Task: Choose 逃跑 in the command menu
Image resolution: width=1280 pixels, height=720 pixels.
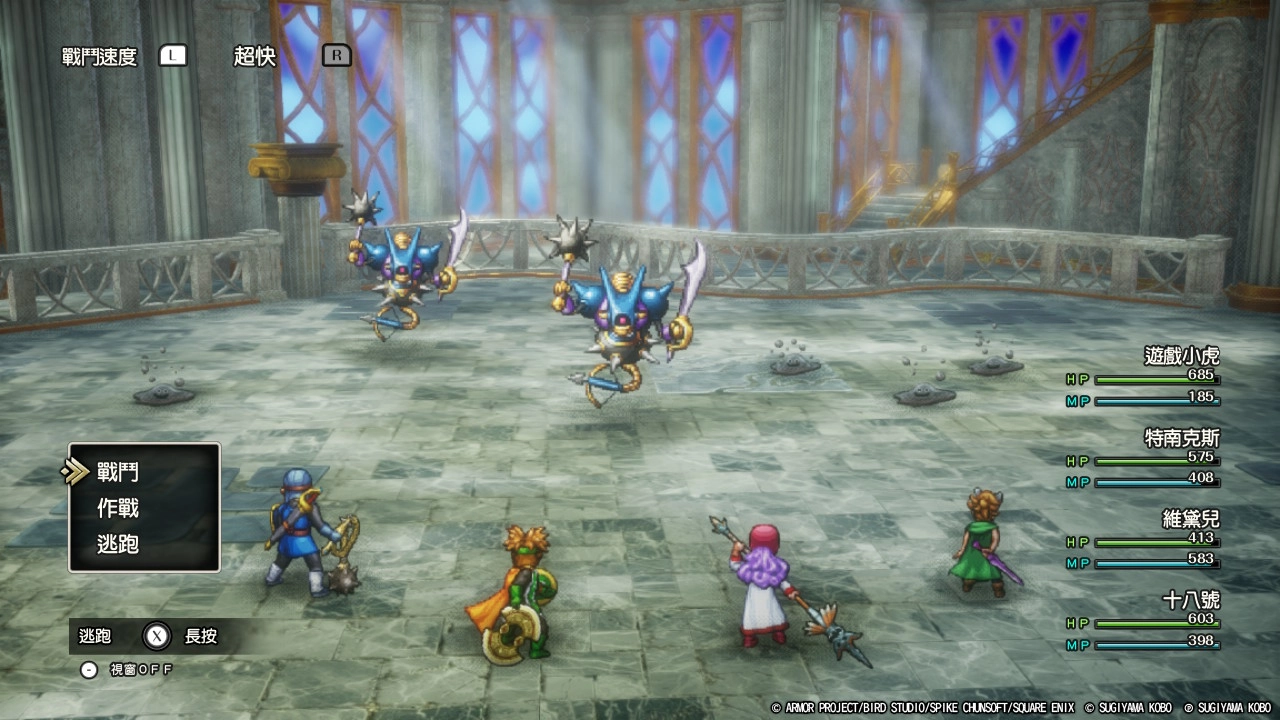Action: pos(118,544)
